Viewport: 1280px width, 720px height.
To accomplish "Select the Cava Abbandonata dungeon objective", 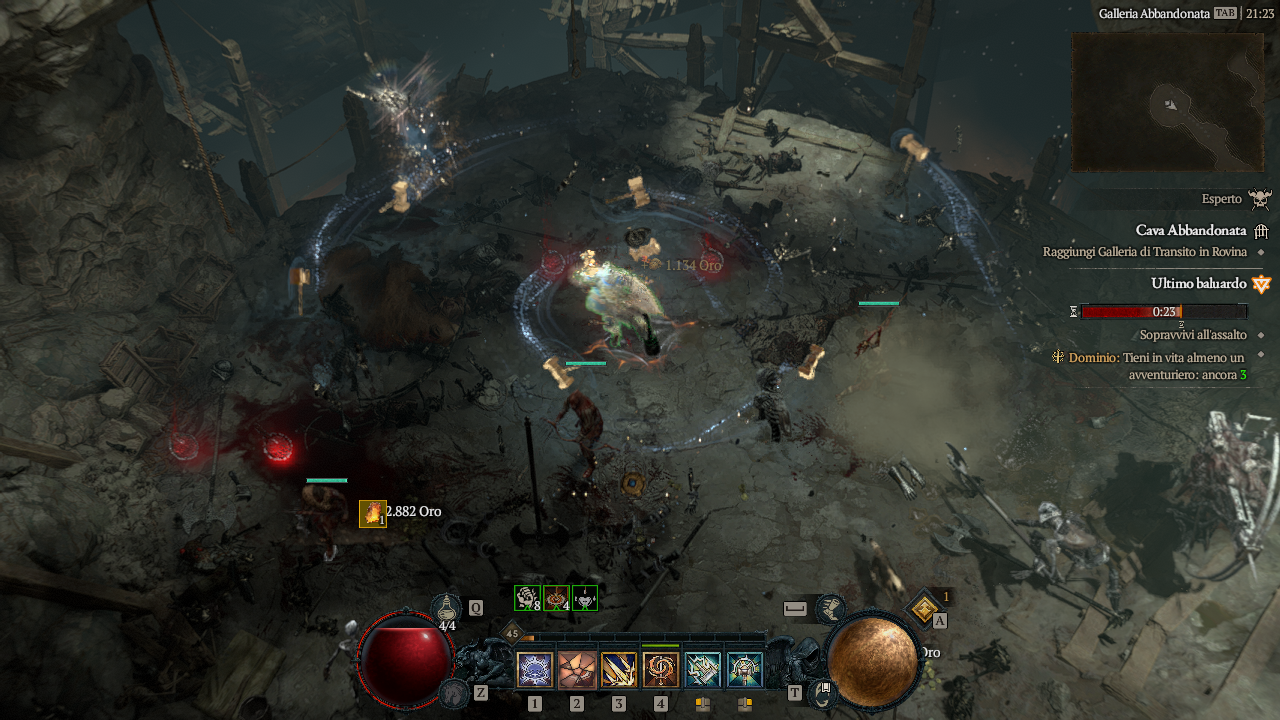I will coord(1190,230).
